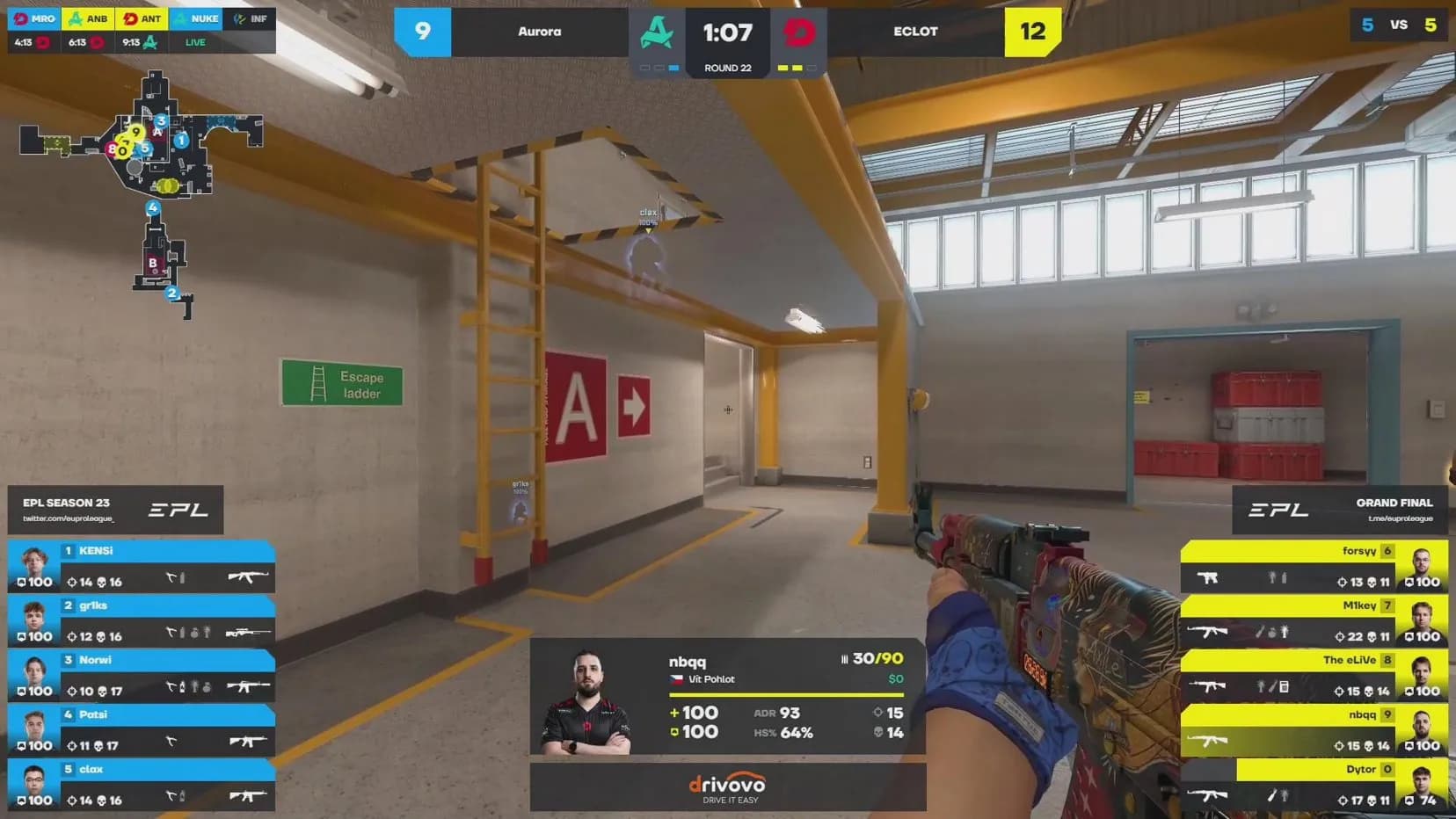The height and width of the screenshot is (819, 1456).
Task: Open the spectated player portrait of nbqq
Action: coord(586,703)
